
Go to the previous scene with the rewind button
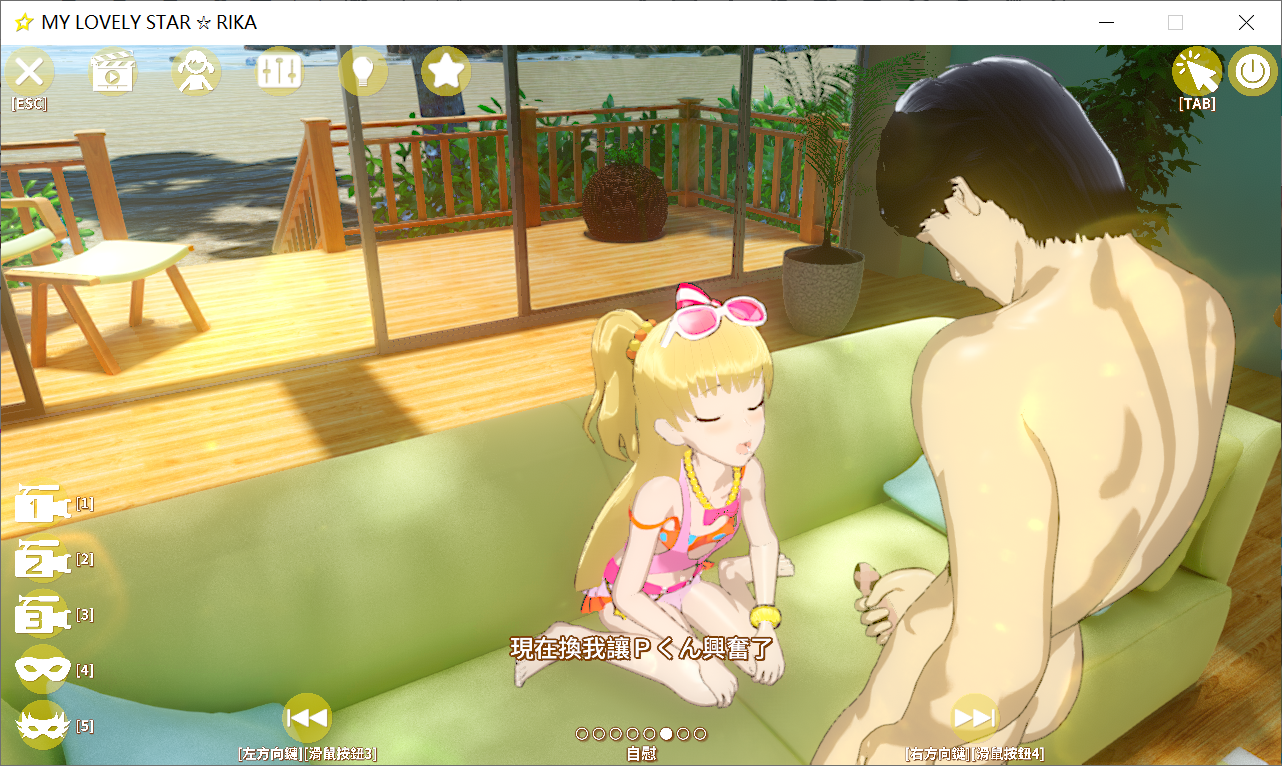(x=306, y=716)
